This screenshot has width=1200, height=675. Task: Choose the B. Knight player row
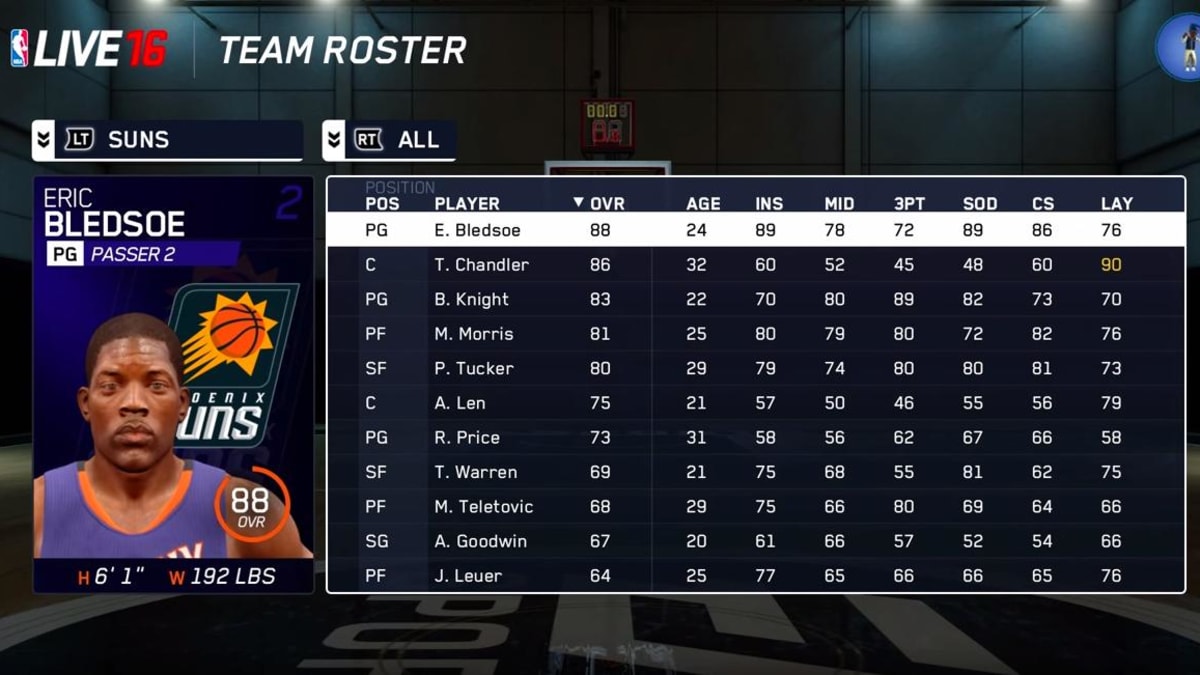coord(471,299)
